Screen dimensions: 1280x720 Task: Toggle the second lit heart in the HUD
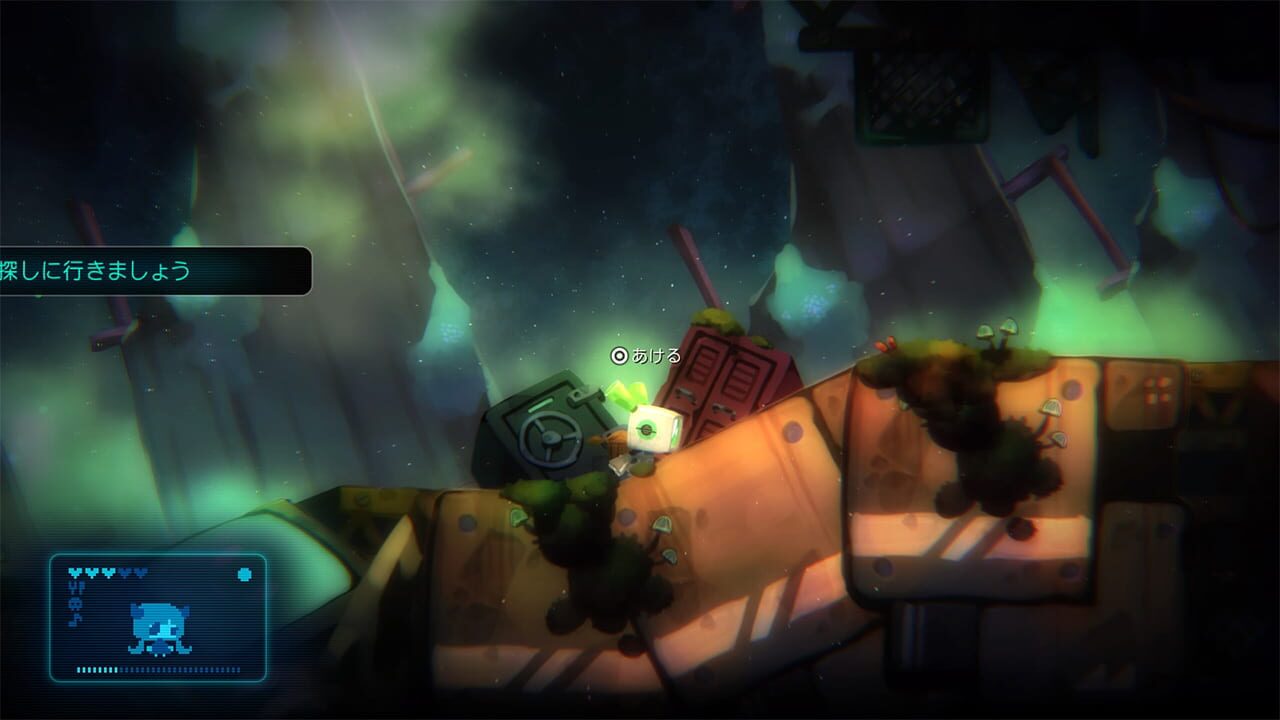click(91, 572)
